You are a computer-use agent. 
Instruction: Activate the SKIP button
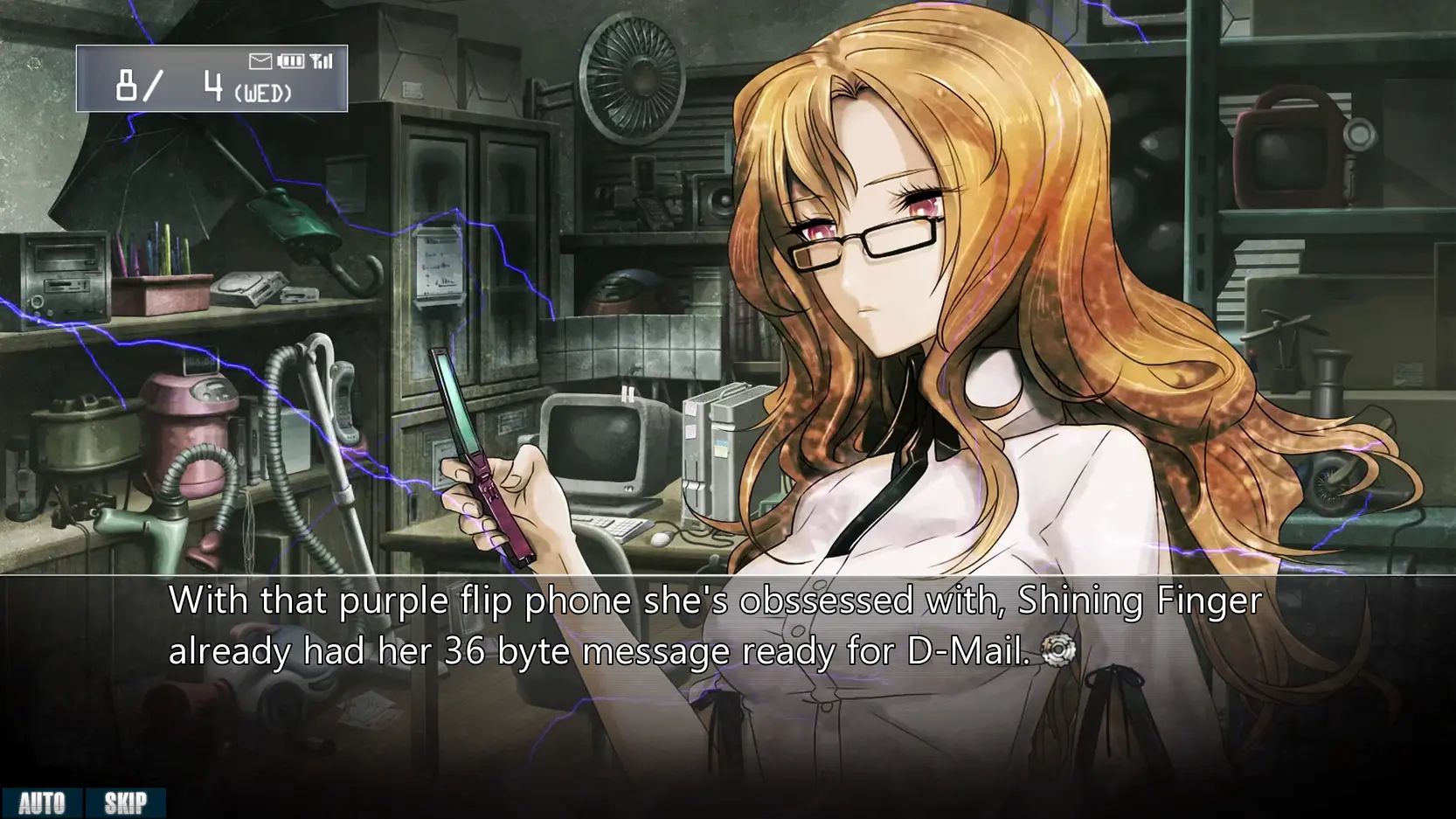point(125,803)
